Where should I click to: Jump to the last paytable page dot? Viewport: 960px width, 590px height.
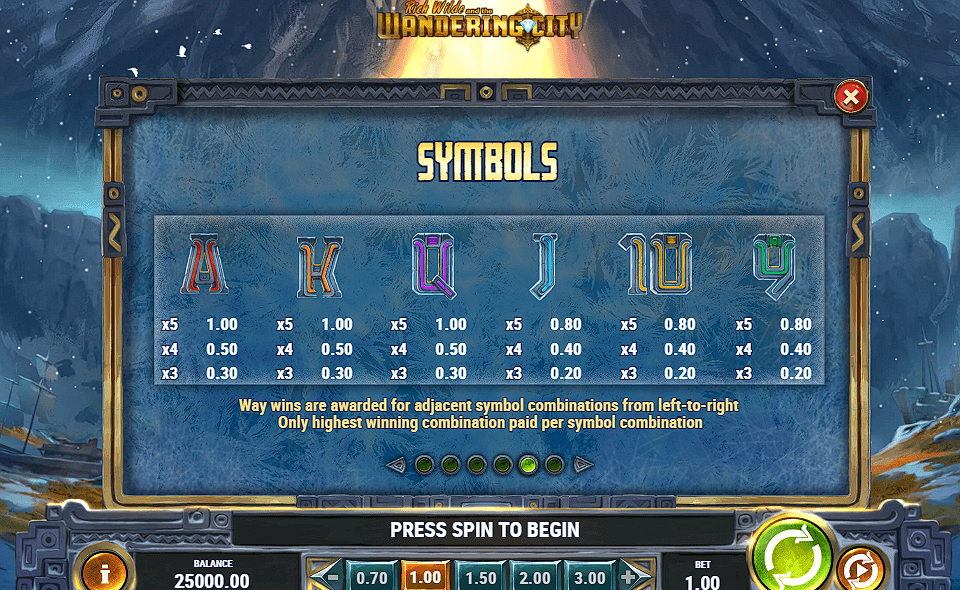[x=555, y=464]
